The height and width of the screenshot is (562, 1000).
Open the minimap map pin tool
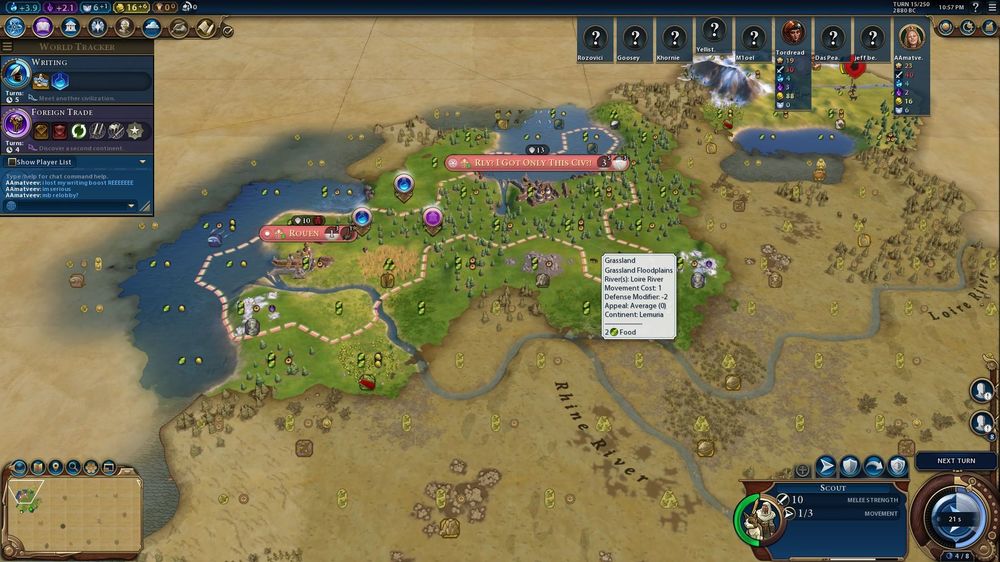click(55, 467)
